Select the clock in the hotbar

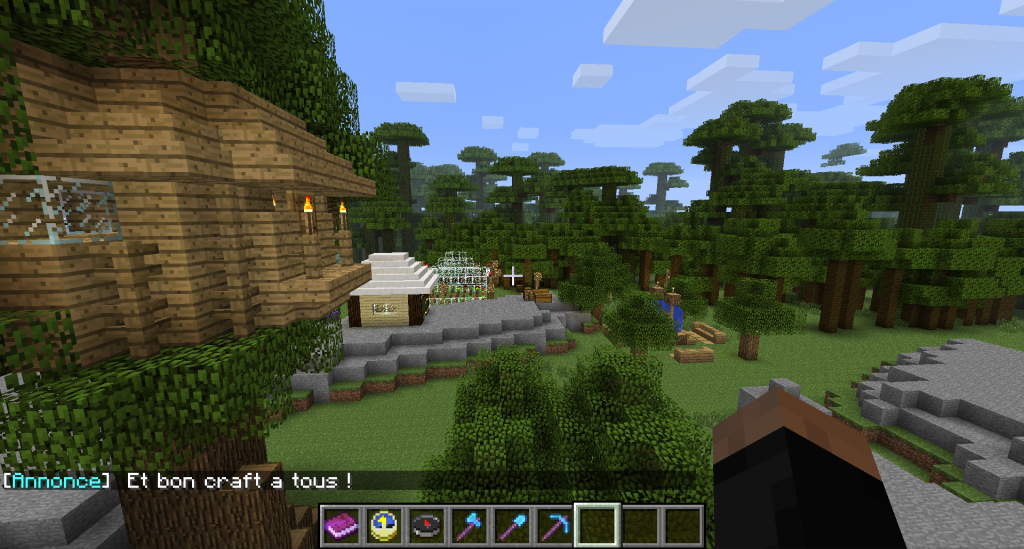pyautogui.click(x=383, y=525)
